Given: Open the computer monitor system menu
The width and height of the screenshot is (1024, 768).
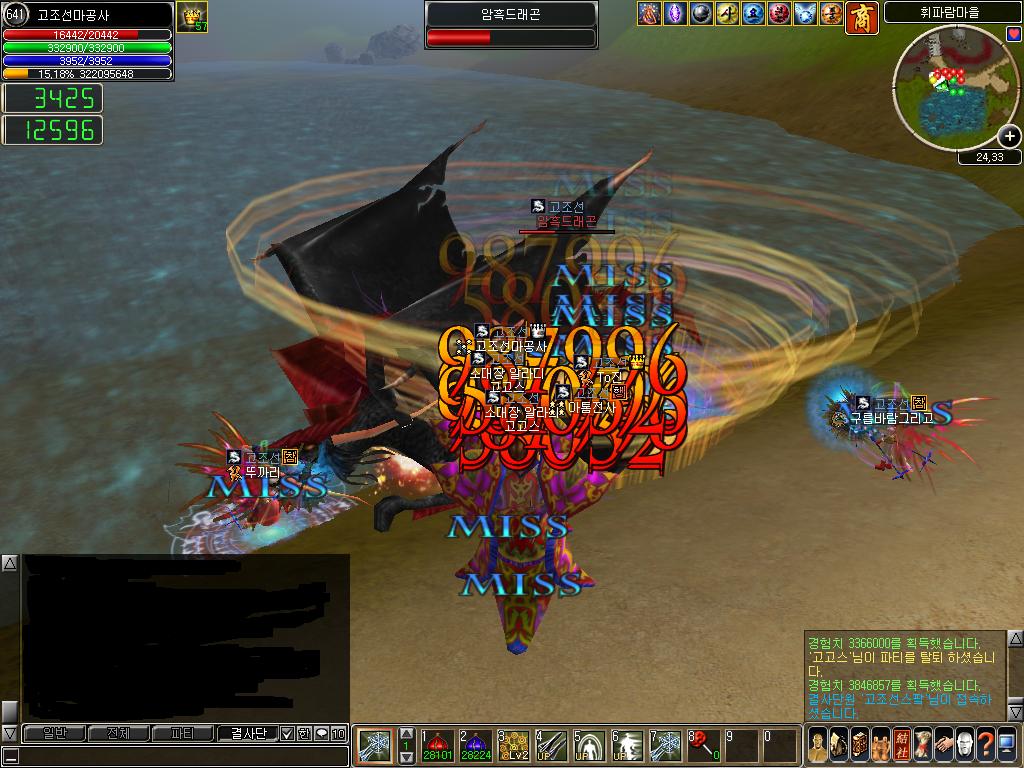Looking at the screenshot, I should (1007, 744).
